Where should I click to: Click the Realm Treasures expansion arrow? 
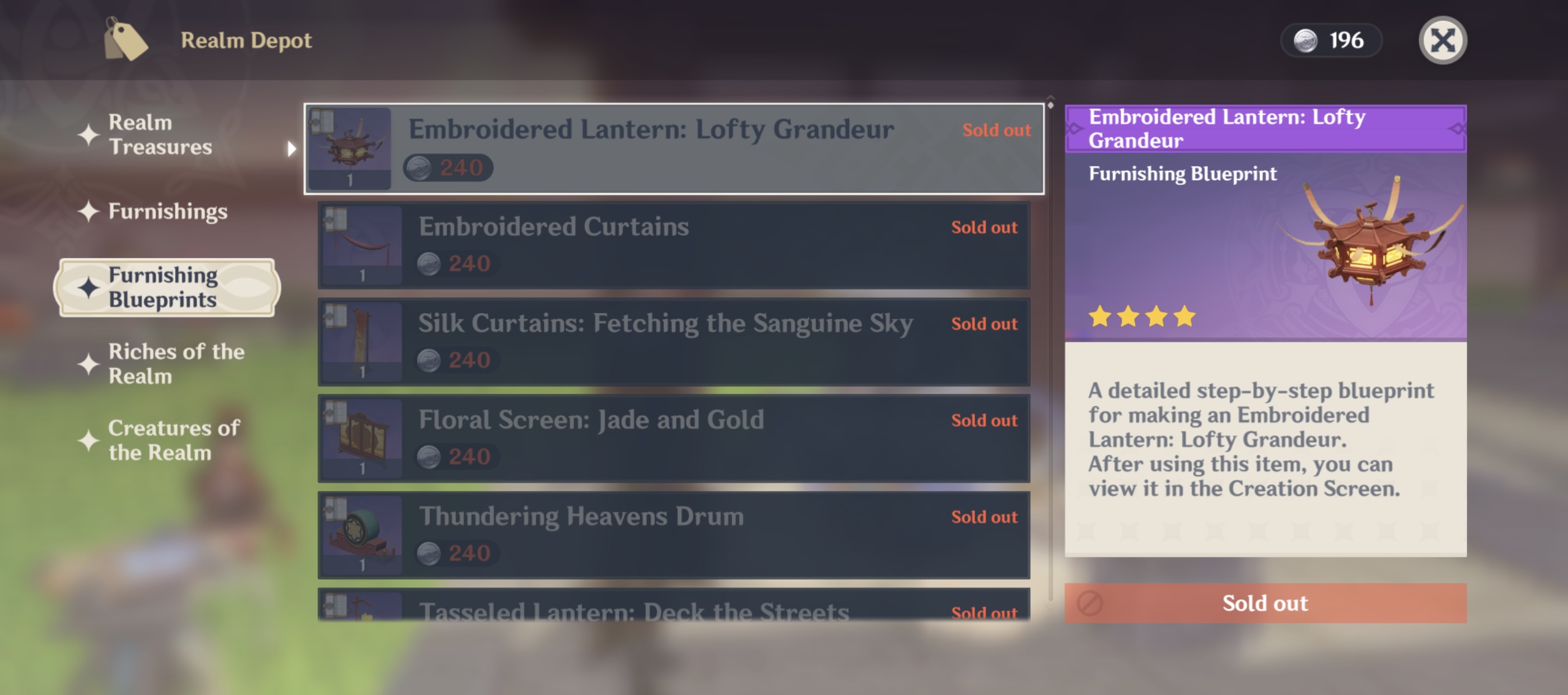point(292,148)
